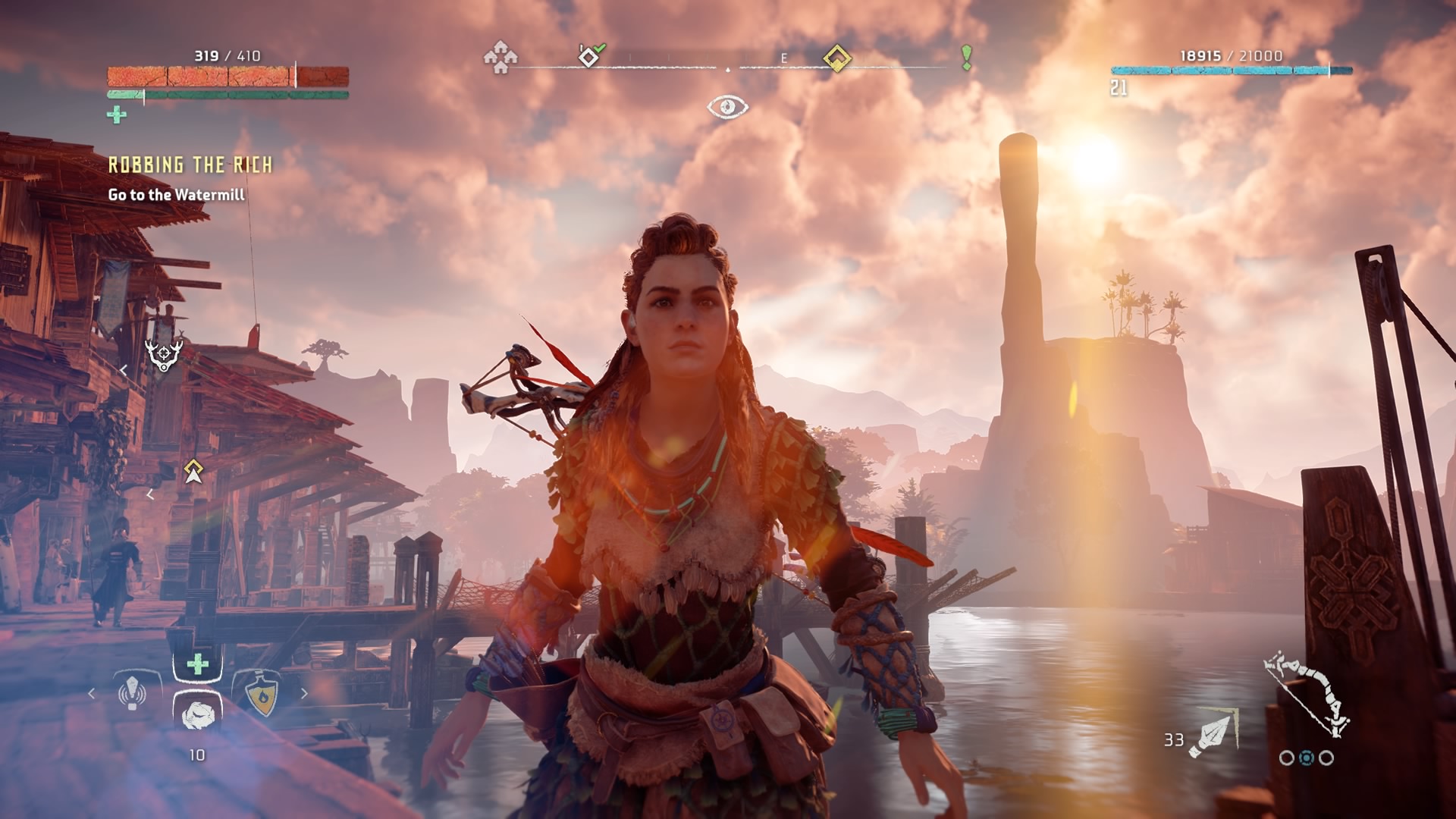Use the green plus medicine pouch slot
The image size is (1456, 819).
(x=198, y=665)
